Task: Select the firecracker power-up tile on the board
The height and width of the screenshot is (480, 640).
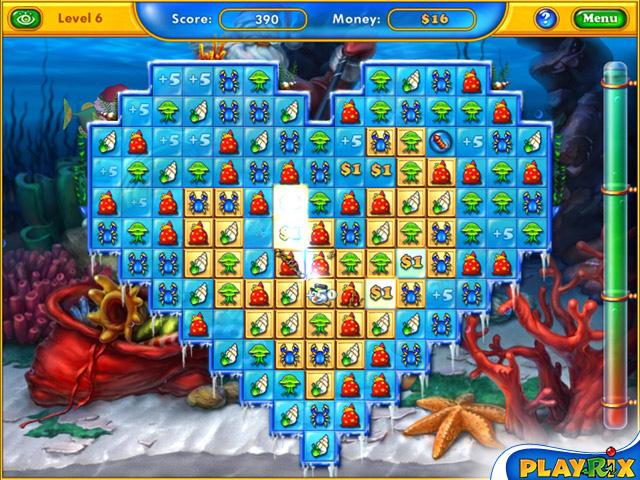Action: [x=441, y=142]
